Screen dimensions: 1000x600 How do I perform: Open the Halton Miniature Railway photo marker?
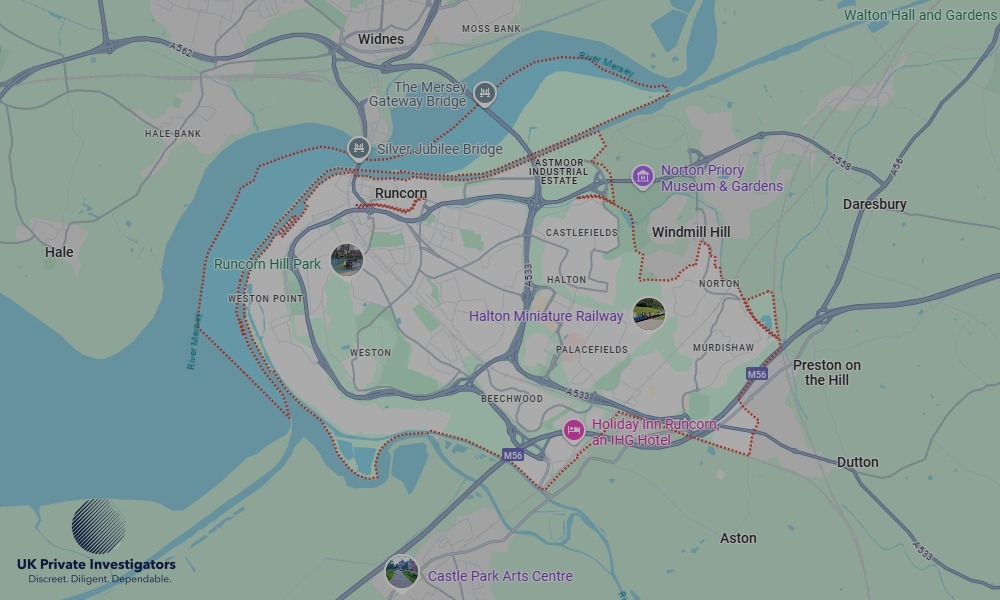(x=649, y=314)
